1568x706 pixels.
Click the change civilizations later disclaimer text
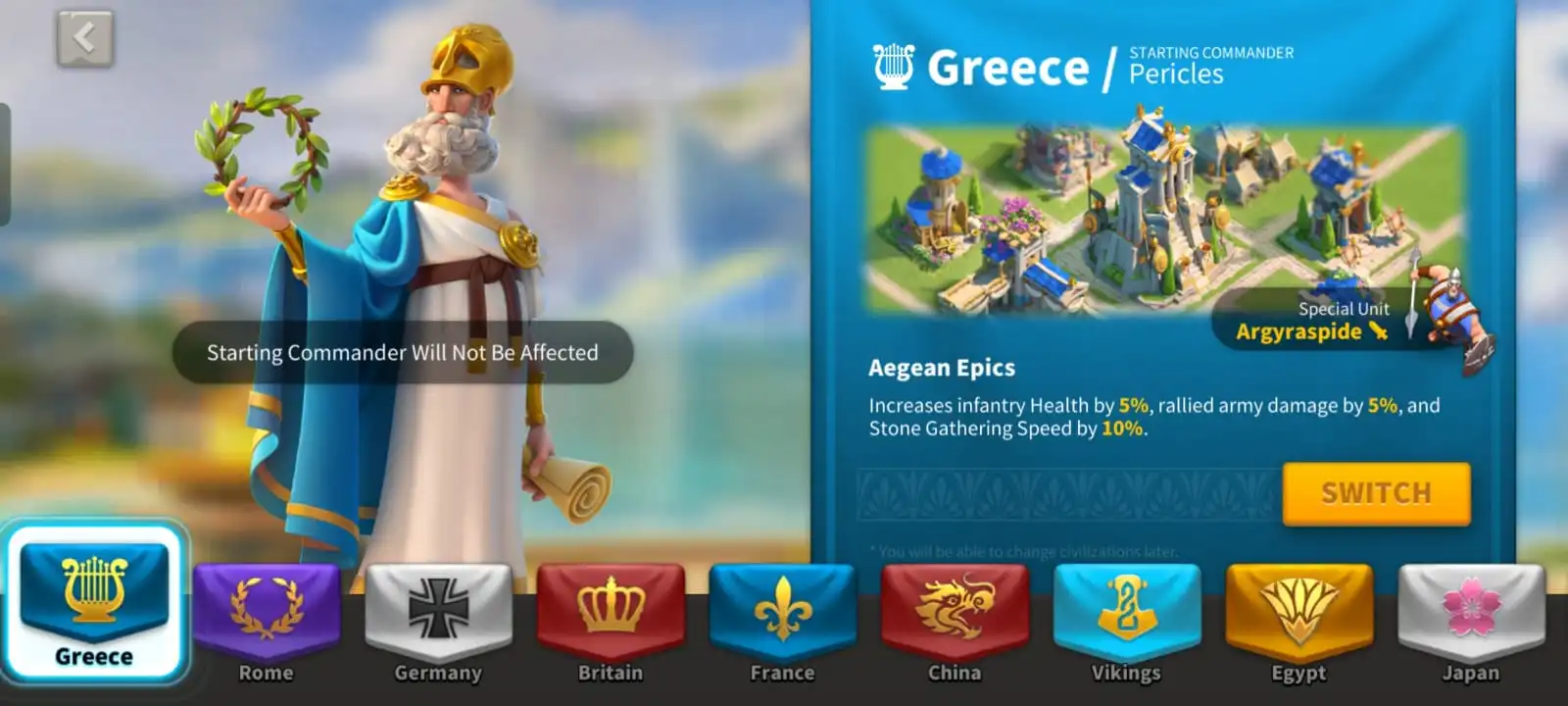(x=1024, y=551)
